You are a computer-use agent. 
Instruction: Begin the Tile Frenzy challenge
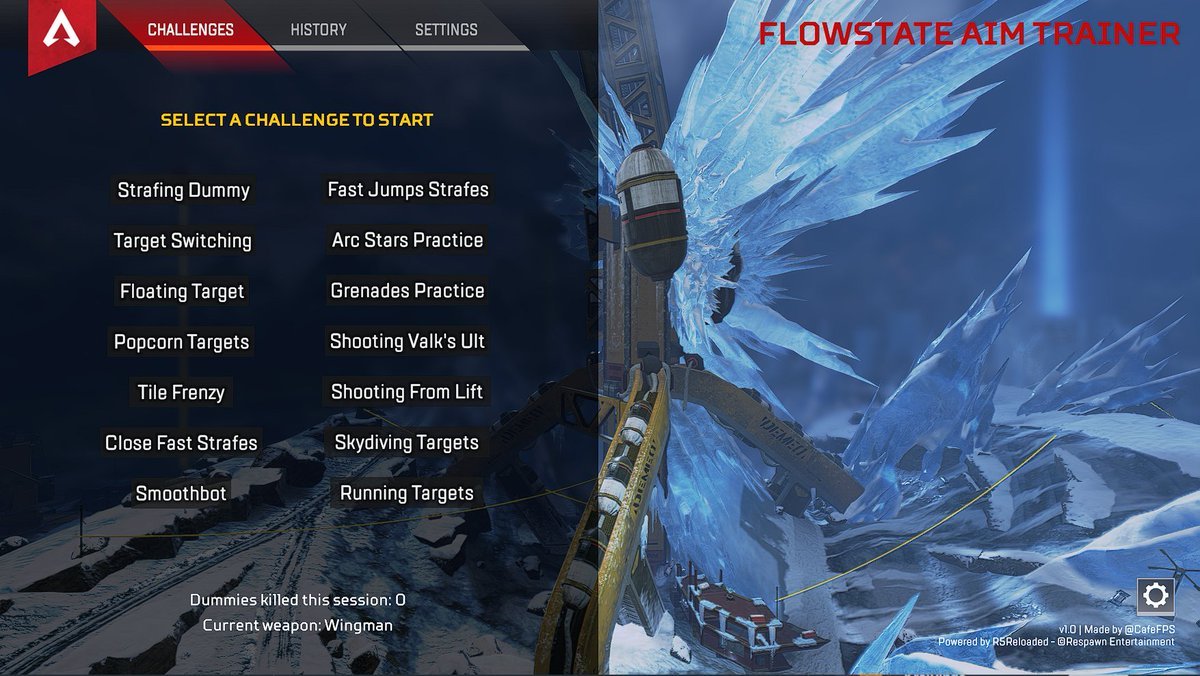point(181,393)
